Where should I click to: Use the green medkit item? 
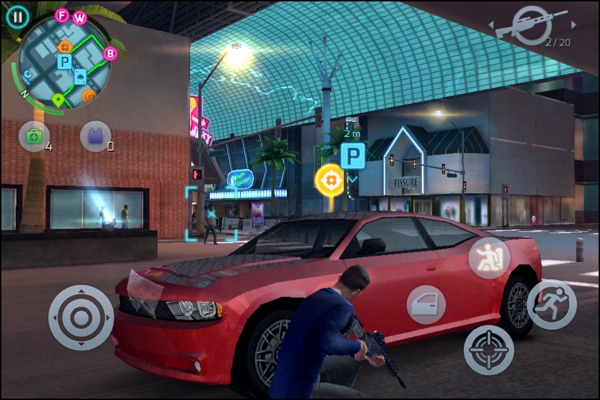[x=33, y=135]
